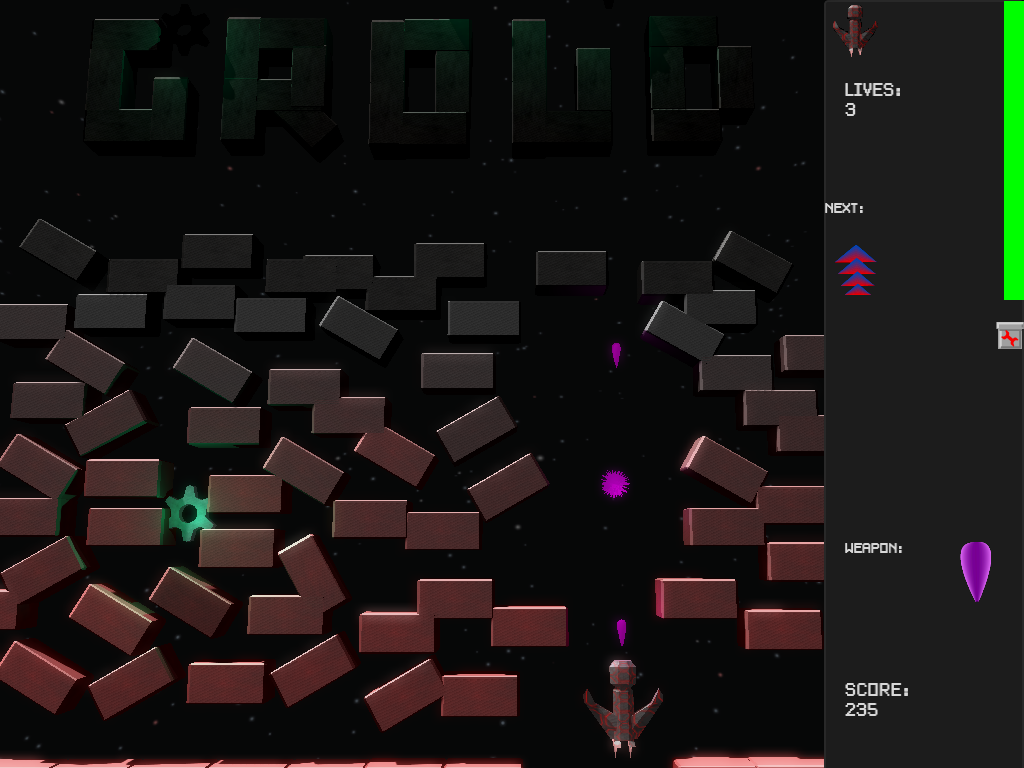This screenshot has height=768, width=1024.
Task: Click the ship icon above Lives
Action: 855,30
